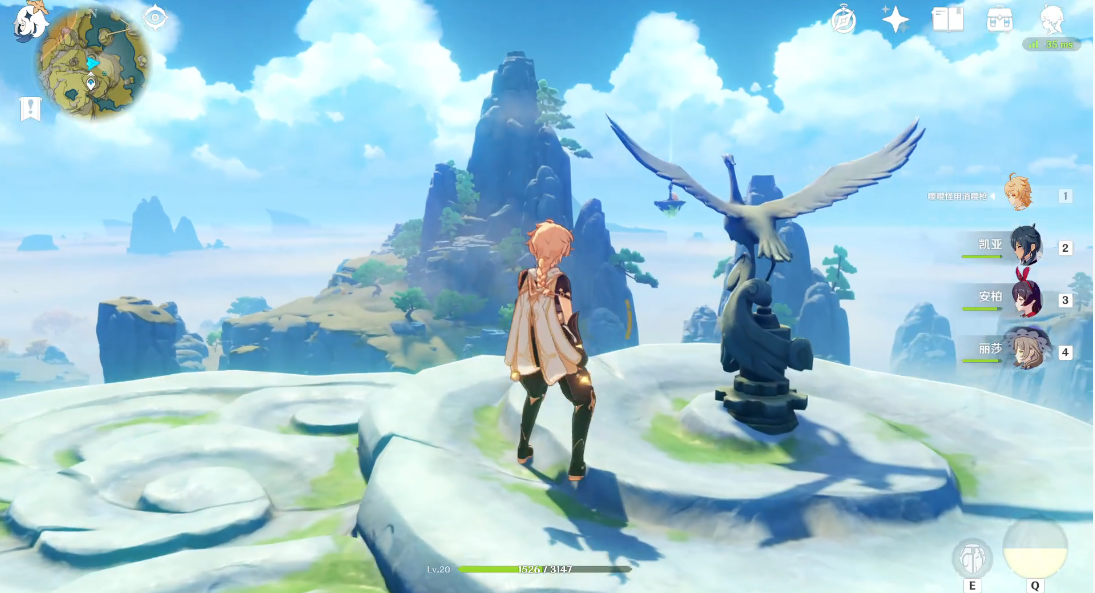Open the backpack inventory
This screenshot has width=1095, height=593.
click(999, 19)
